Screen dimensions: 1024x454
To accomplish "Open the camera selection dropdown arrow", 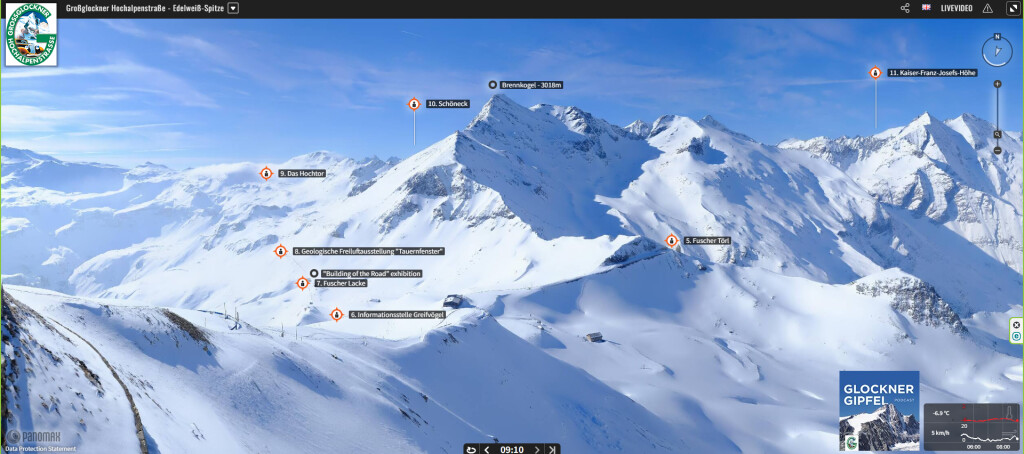I will point(233,8).
